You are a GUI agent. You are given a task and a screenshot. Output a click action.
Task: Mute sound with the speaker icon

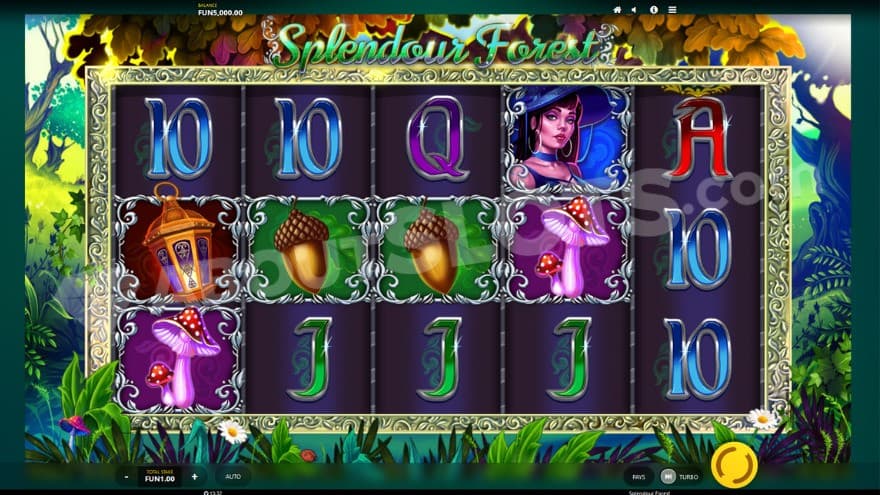(633, 9)
